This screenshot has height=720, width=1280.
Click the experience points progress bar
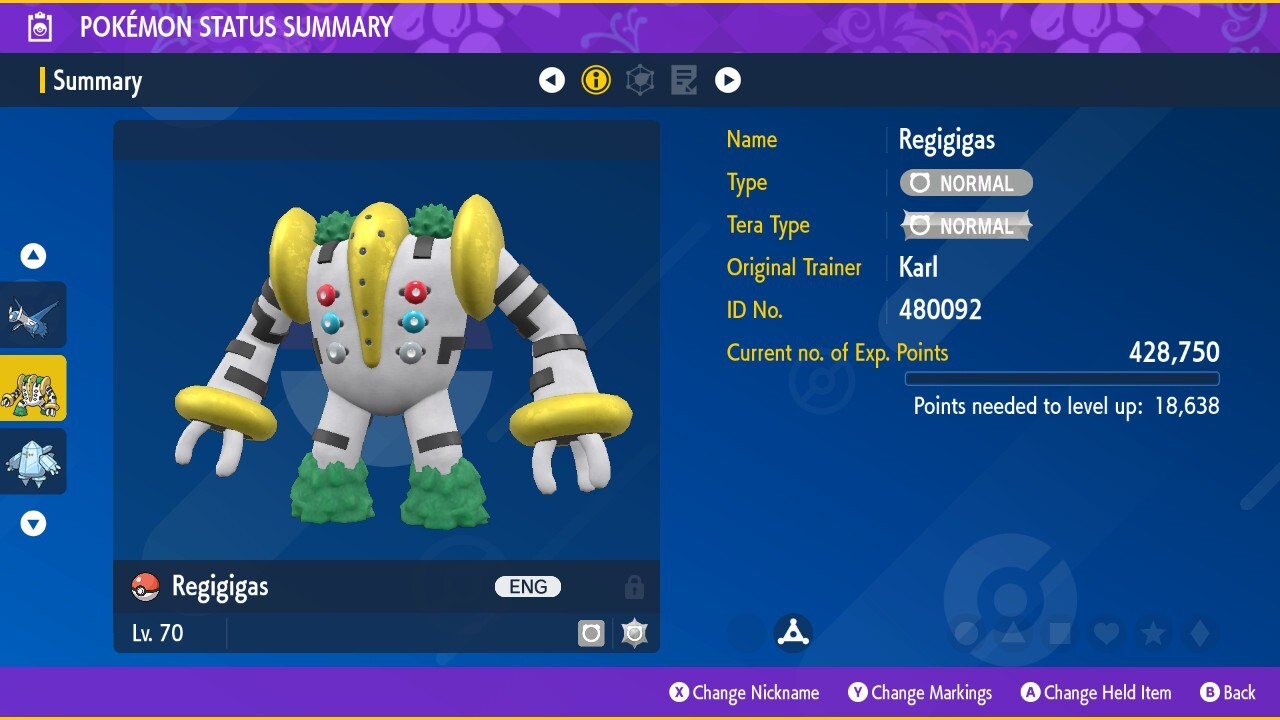point(1061,379)
